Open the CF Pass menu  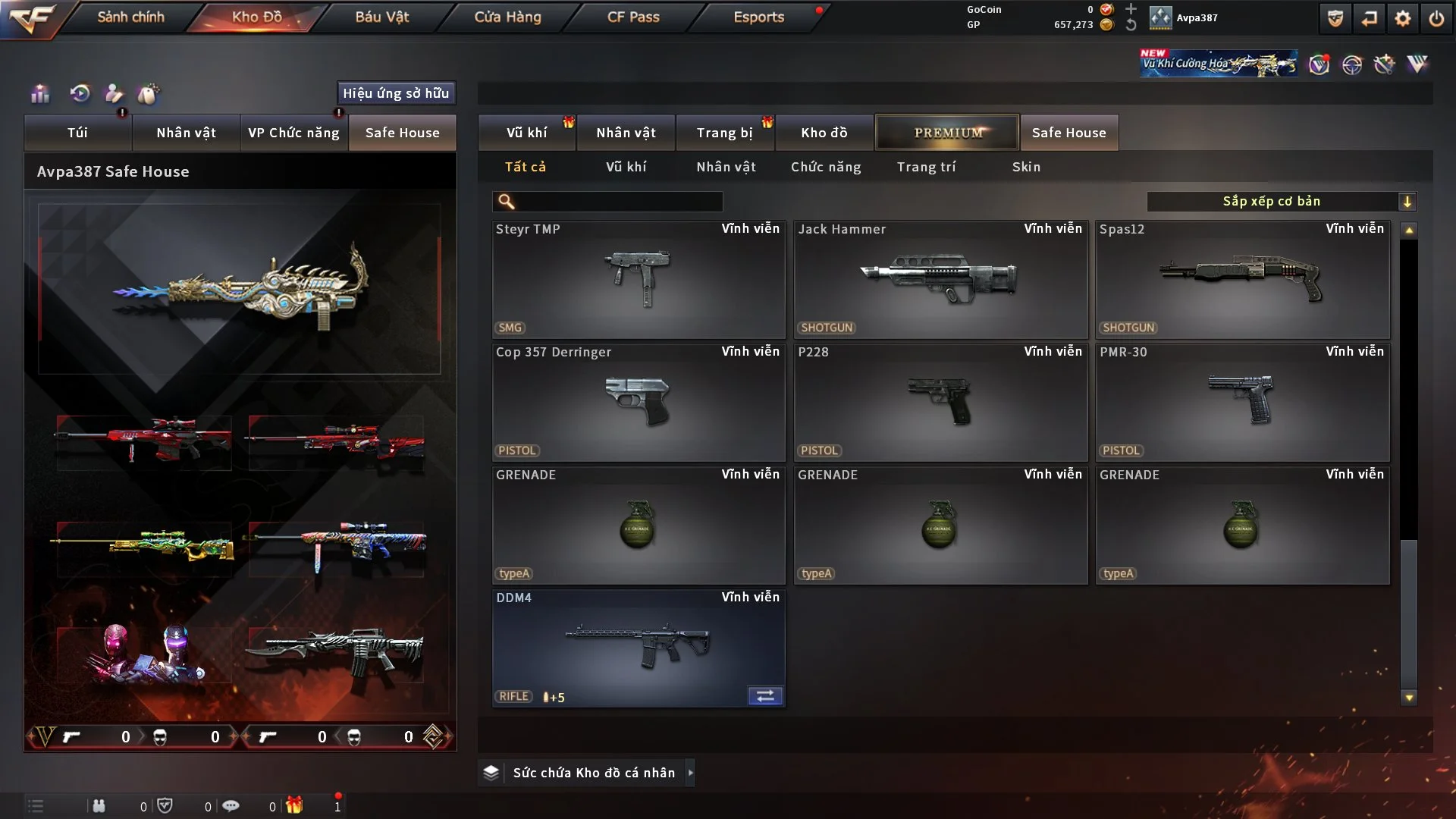[633, 17]
